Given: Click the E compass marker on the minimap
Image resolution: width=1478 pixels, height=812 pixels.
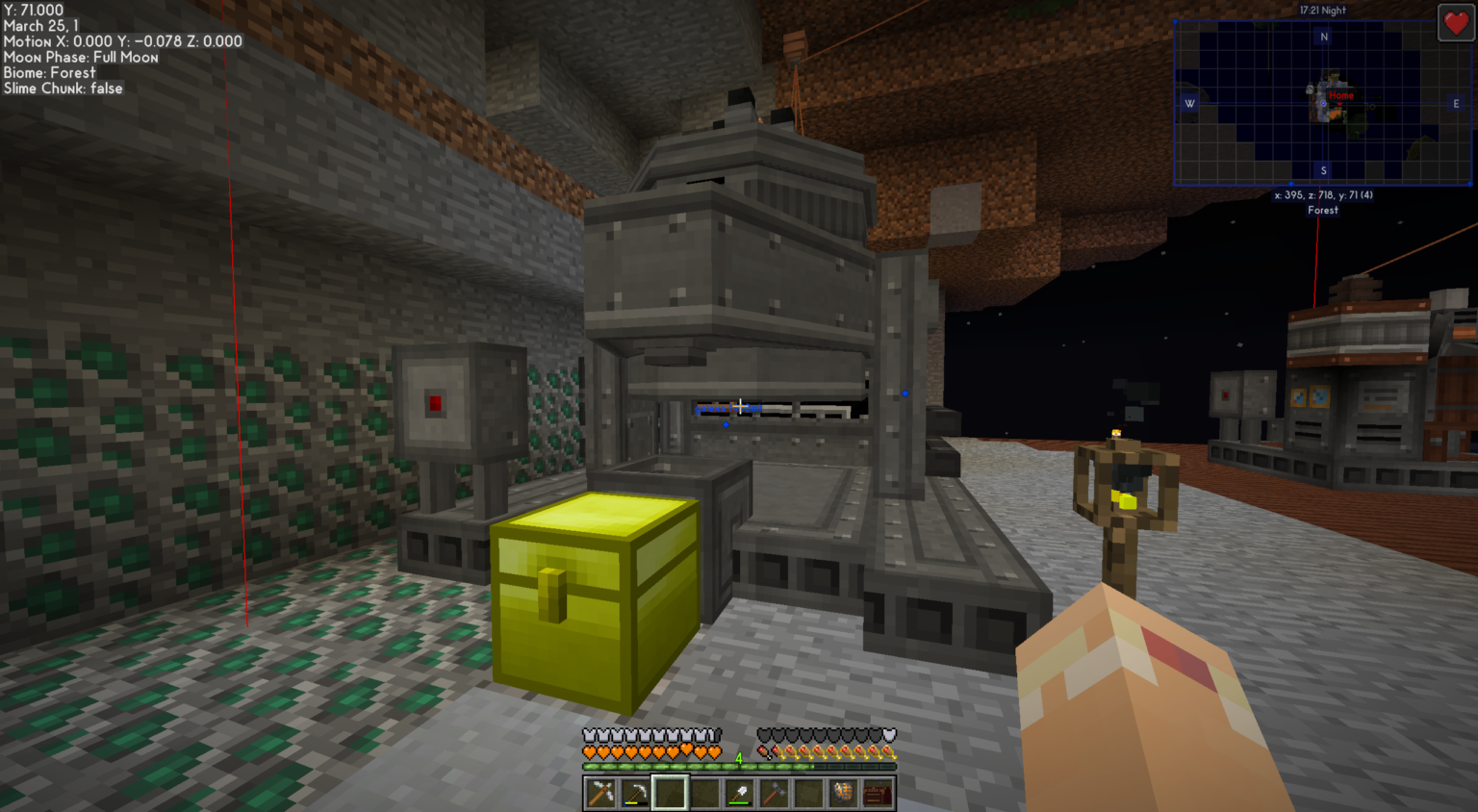Looking at the screenshot, I should click(1456, 103).
